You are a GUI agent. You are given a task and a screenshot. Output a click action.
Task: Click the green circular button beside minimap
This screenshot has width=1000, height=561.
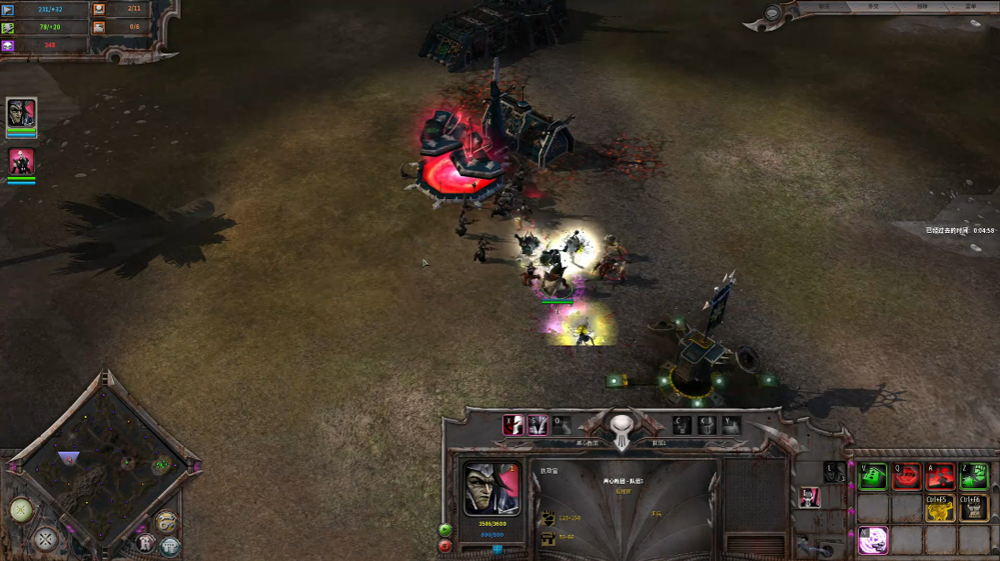[x=21, y=509]
